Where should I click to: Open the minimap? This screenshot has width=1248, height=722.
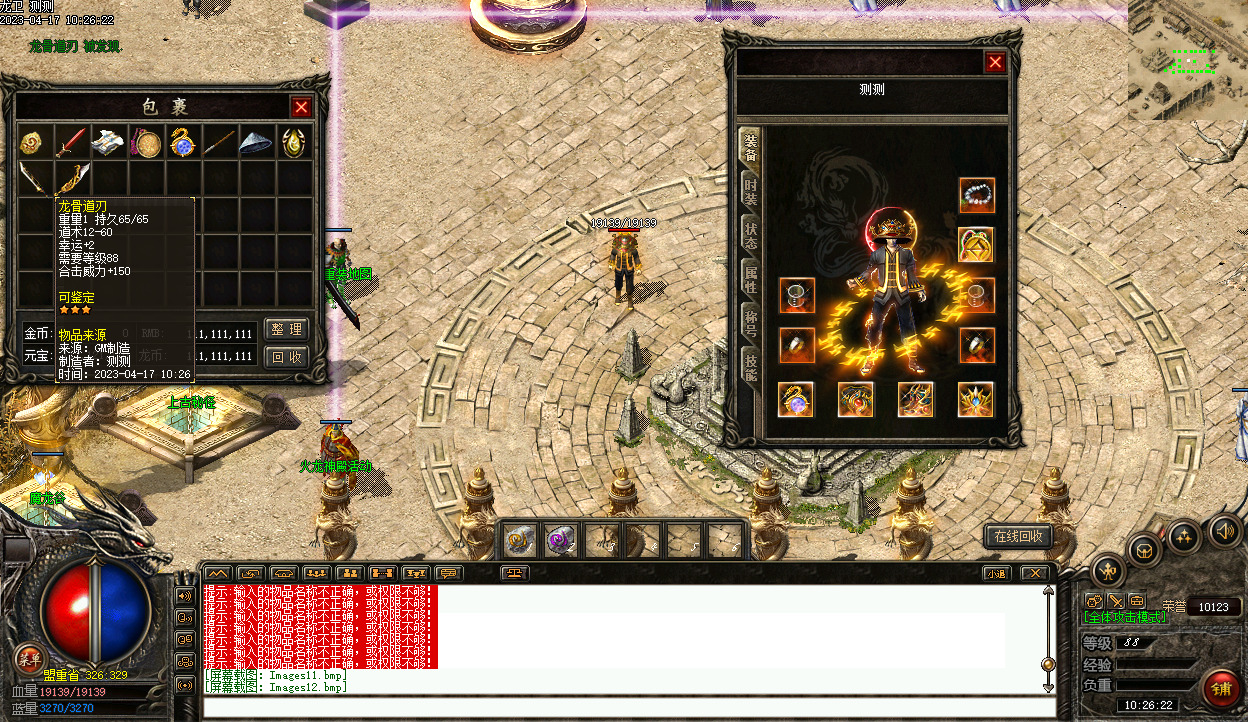(1188, 62)
